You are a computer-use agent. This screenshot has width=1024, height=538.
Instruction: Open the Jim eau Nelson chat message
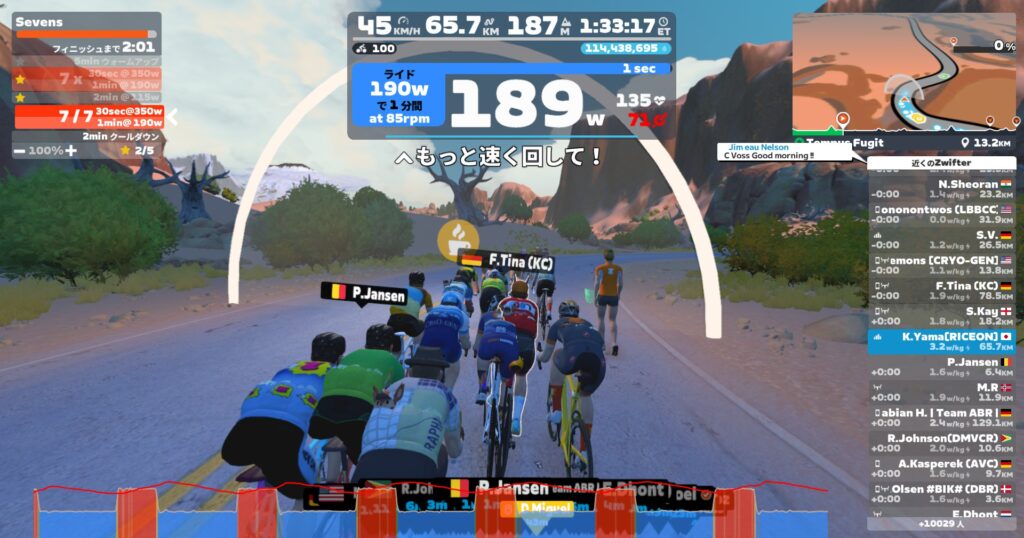point(783,152)
